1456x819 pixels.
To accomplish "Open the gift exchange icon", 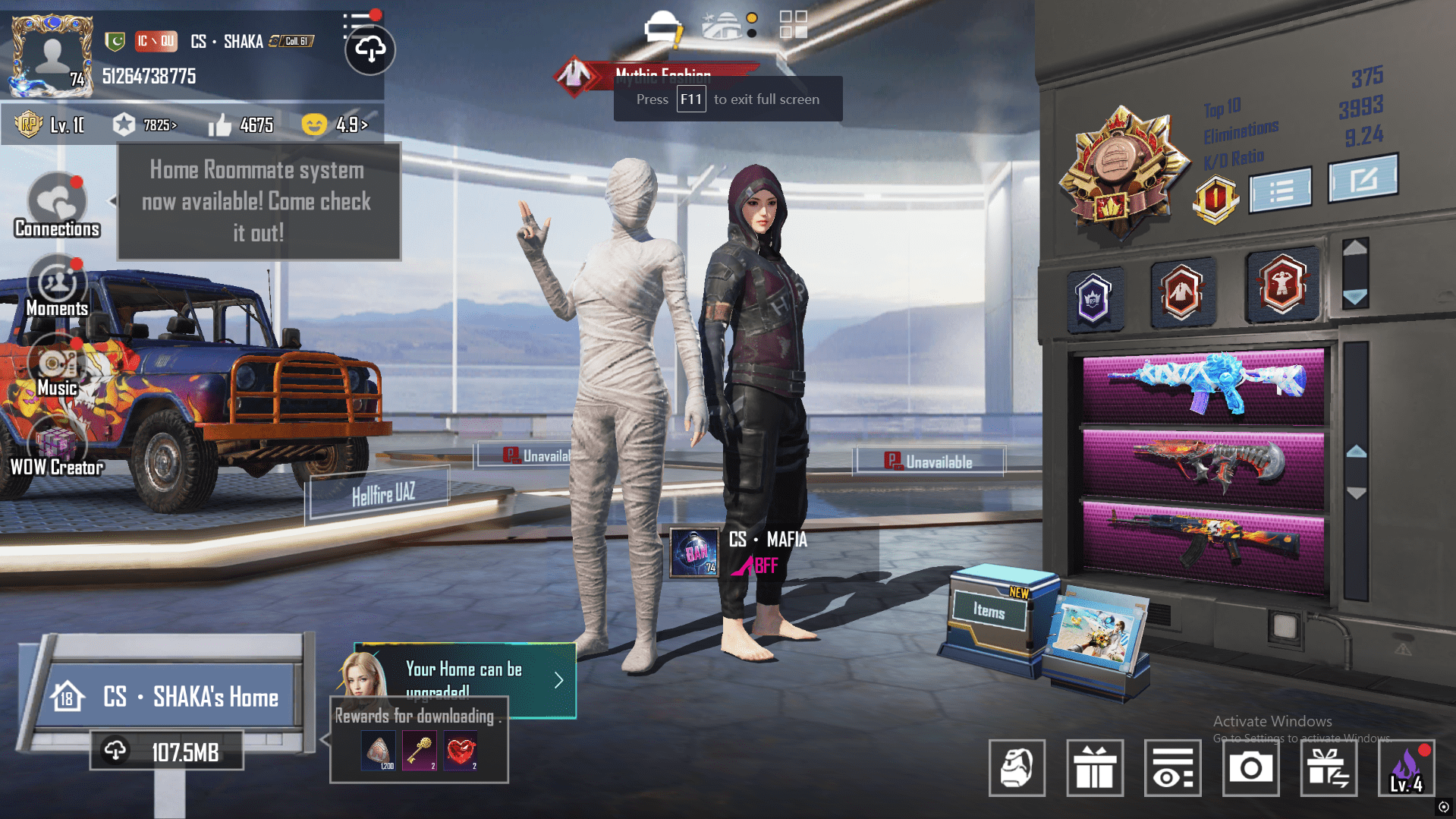I will 1329,768.
